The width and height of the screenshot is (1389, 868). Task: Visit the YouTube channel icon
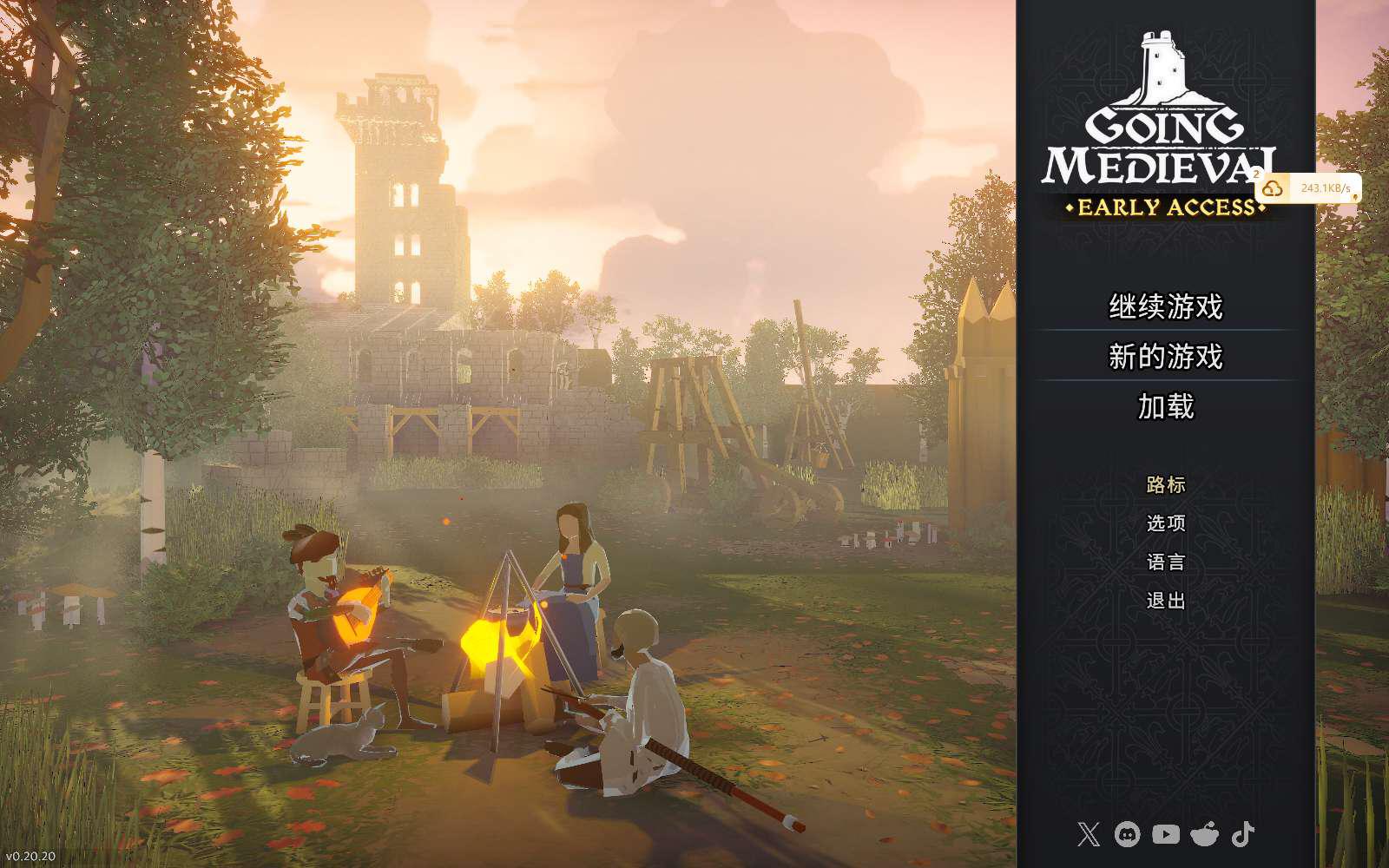click(1165, 835)
